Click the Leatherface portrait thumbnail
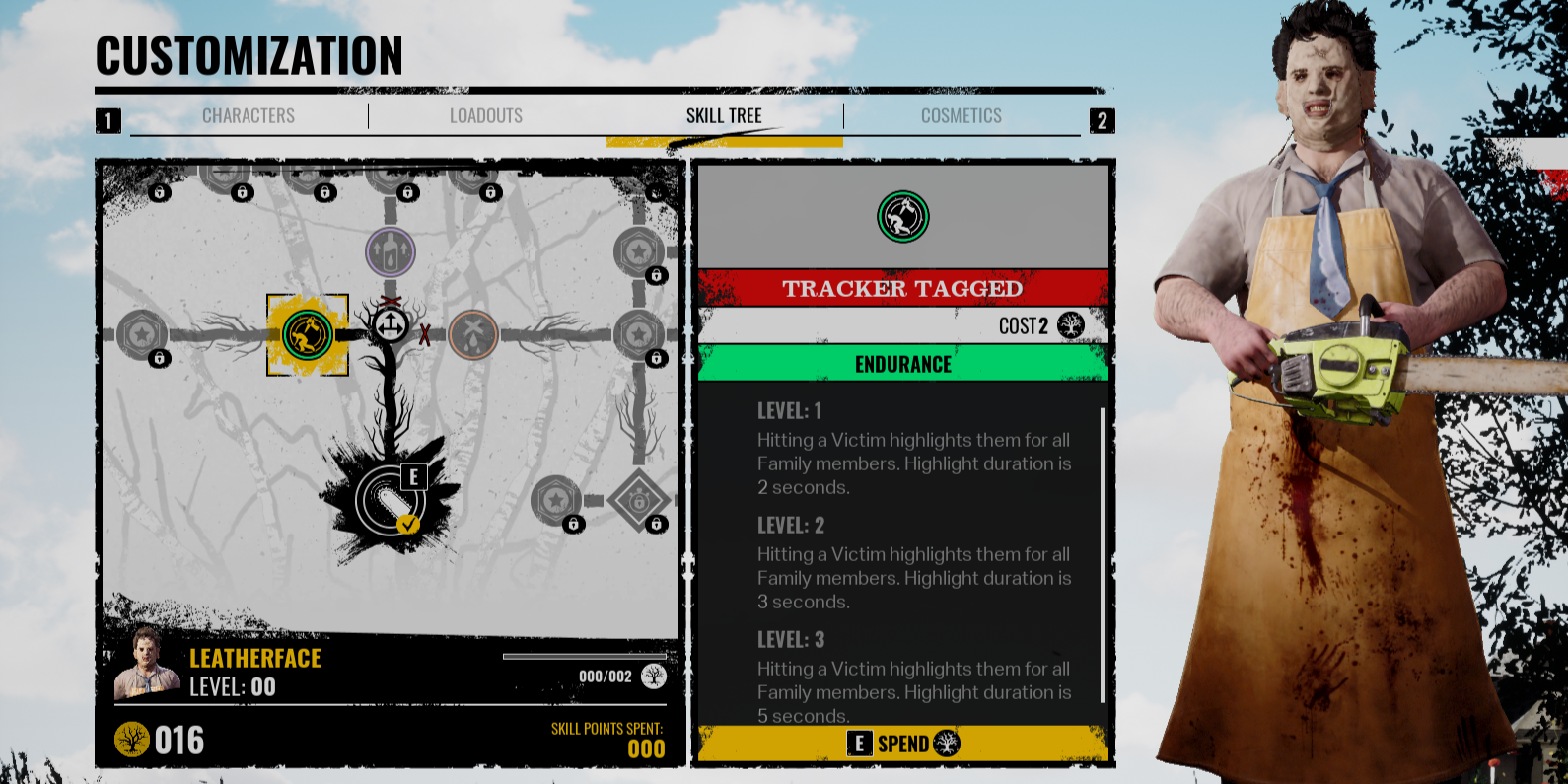The image size is (1568, 784). [147, 664]
